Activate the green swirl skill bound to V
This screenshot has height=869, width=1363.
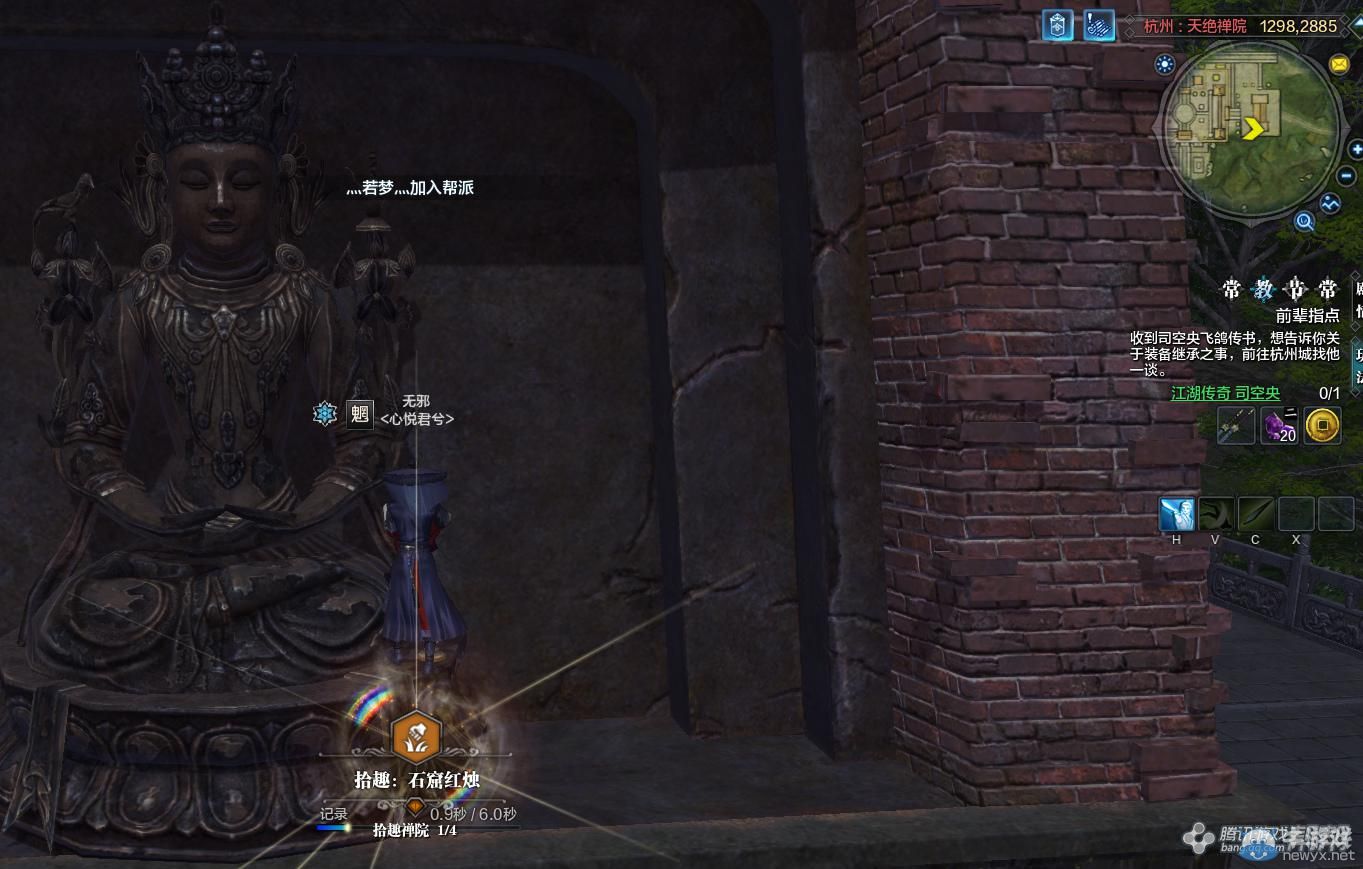[1216, 514]
